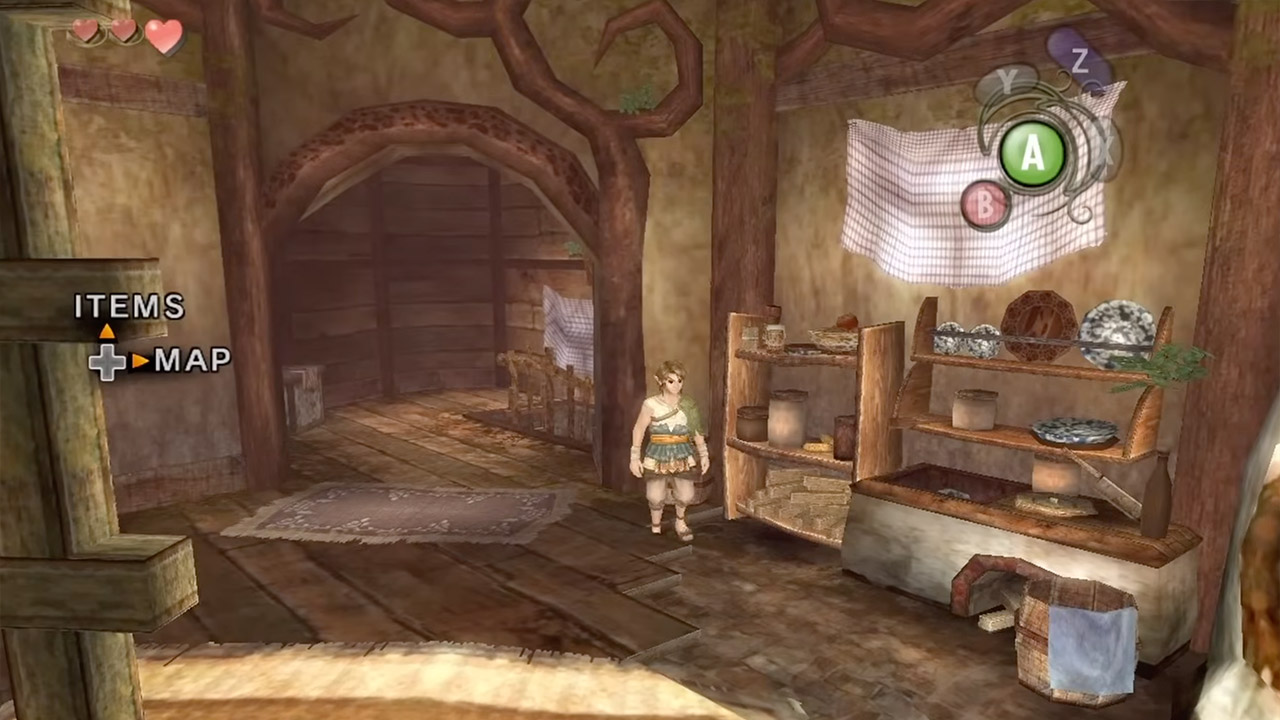The image size is (1280, 720).
Task: Click the third full heart icon
Action: [163, 35]
